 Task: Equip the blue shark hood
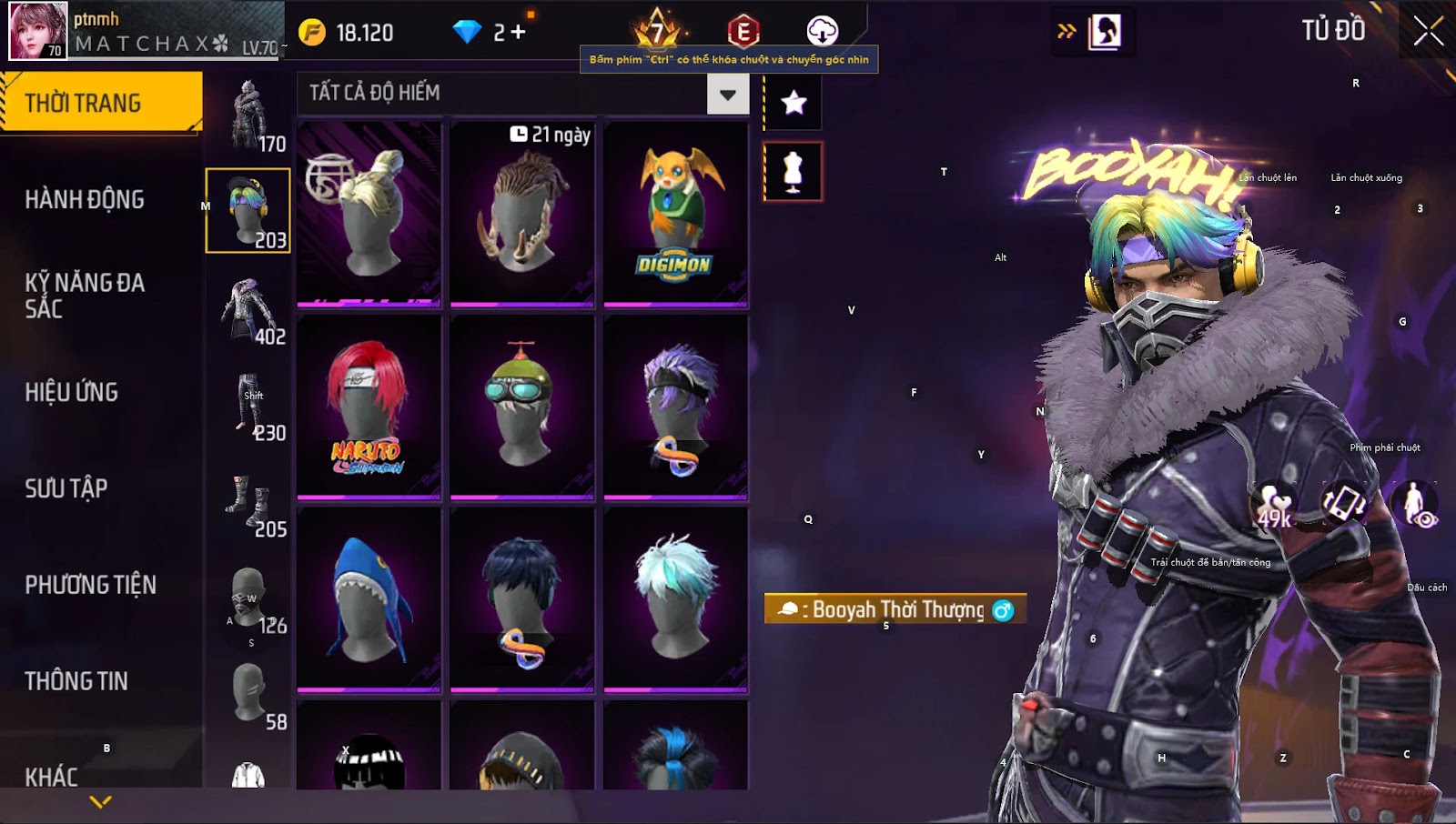pos(369,600)
